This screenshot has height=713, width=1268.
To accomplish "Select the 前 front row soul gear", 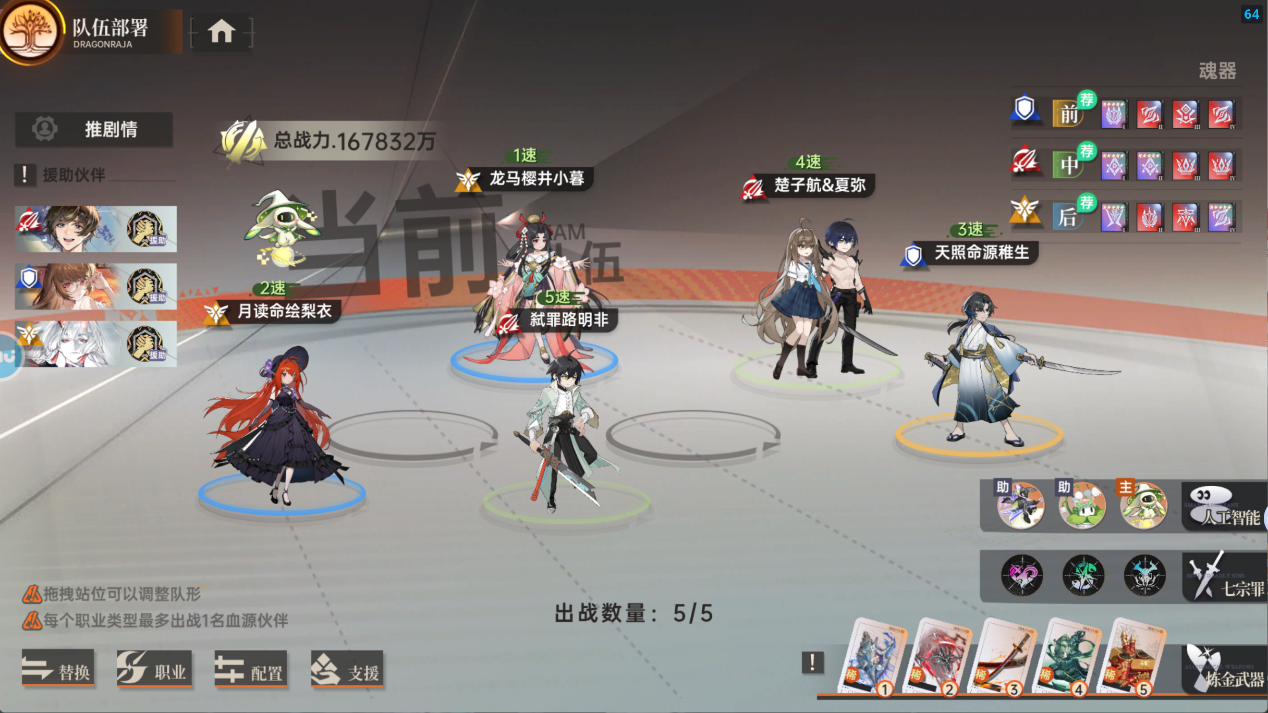I will [x=1069, y=113].
